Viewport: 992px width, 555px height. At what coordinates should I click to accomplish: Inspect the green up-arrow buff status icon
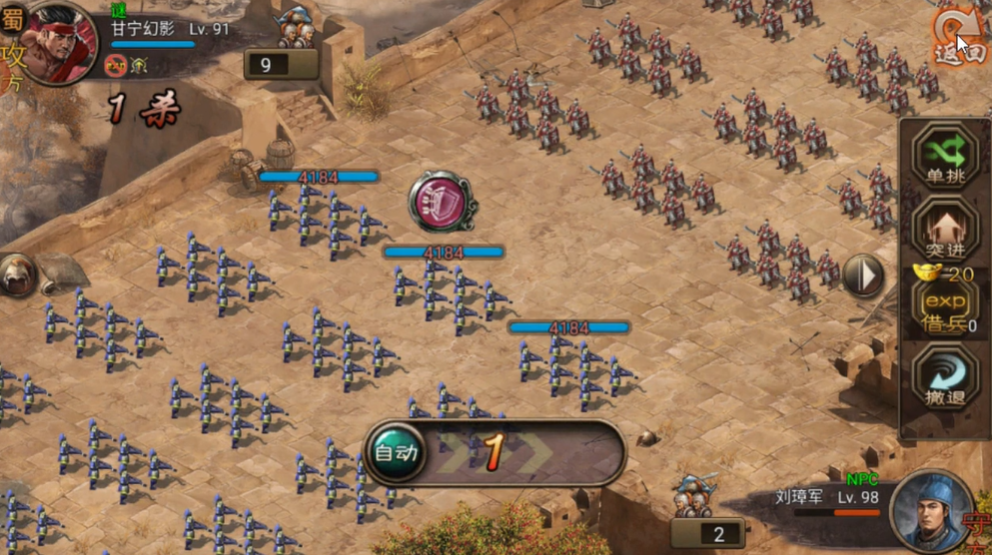139,65
